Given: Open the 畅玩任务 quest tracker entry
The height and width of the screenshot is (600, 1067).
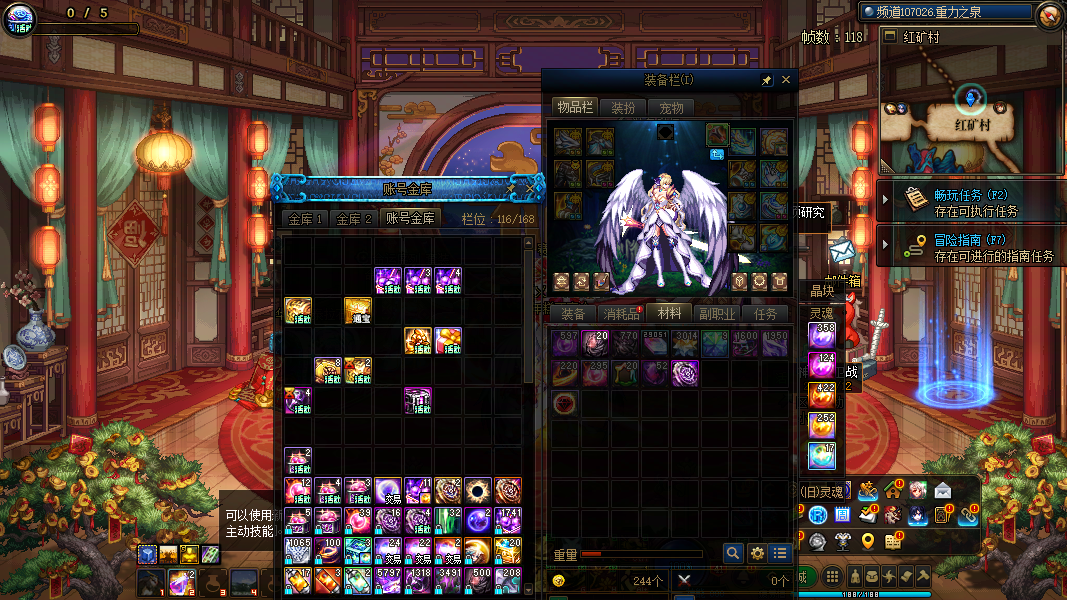Looking at the screenshot, I should click(x=975, y=203).
